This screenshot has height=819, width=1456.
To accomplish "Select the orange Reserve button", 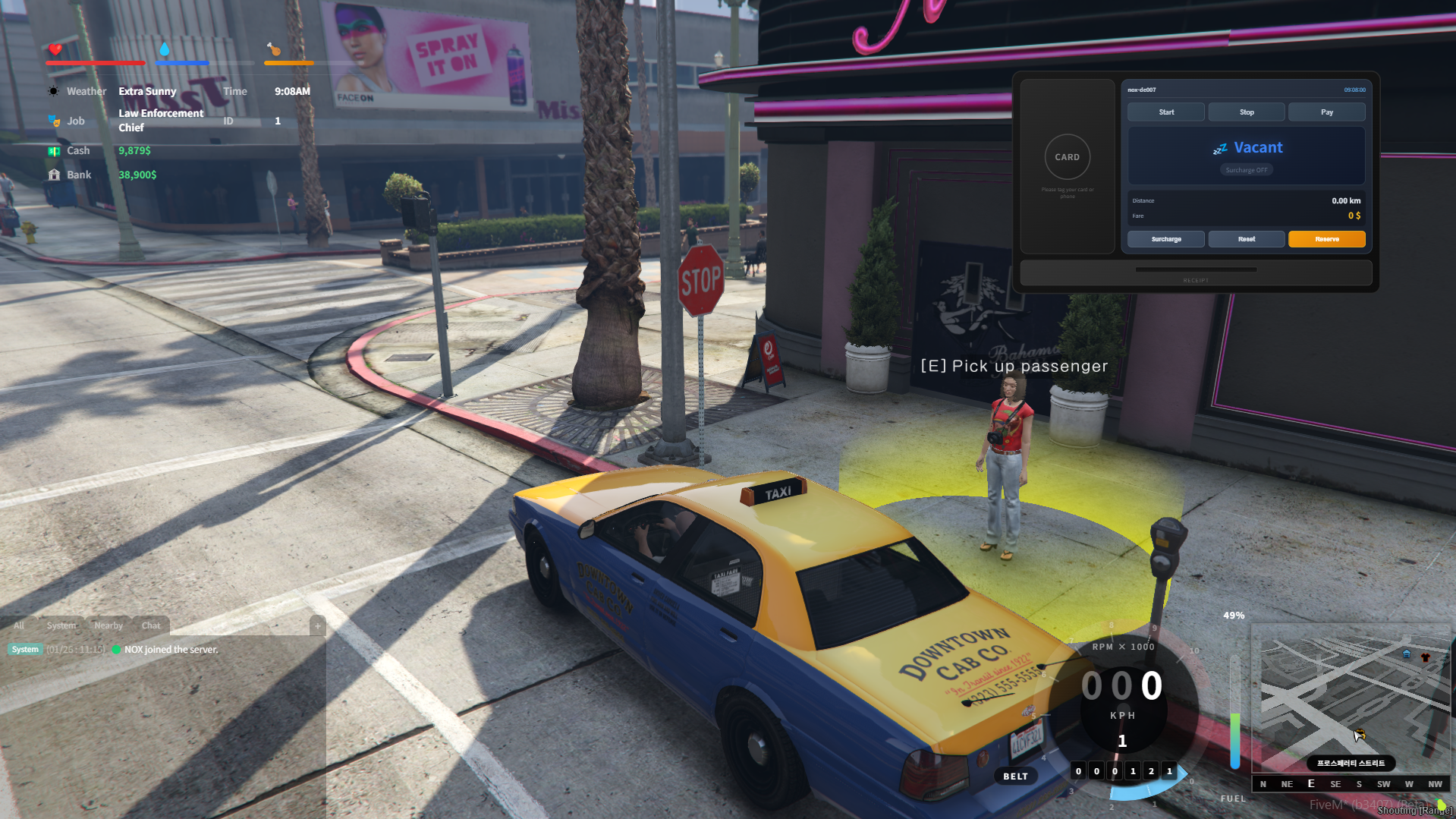I will click(1326, 239).
